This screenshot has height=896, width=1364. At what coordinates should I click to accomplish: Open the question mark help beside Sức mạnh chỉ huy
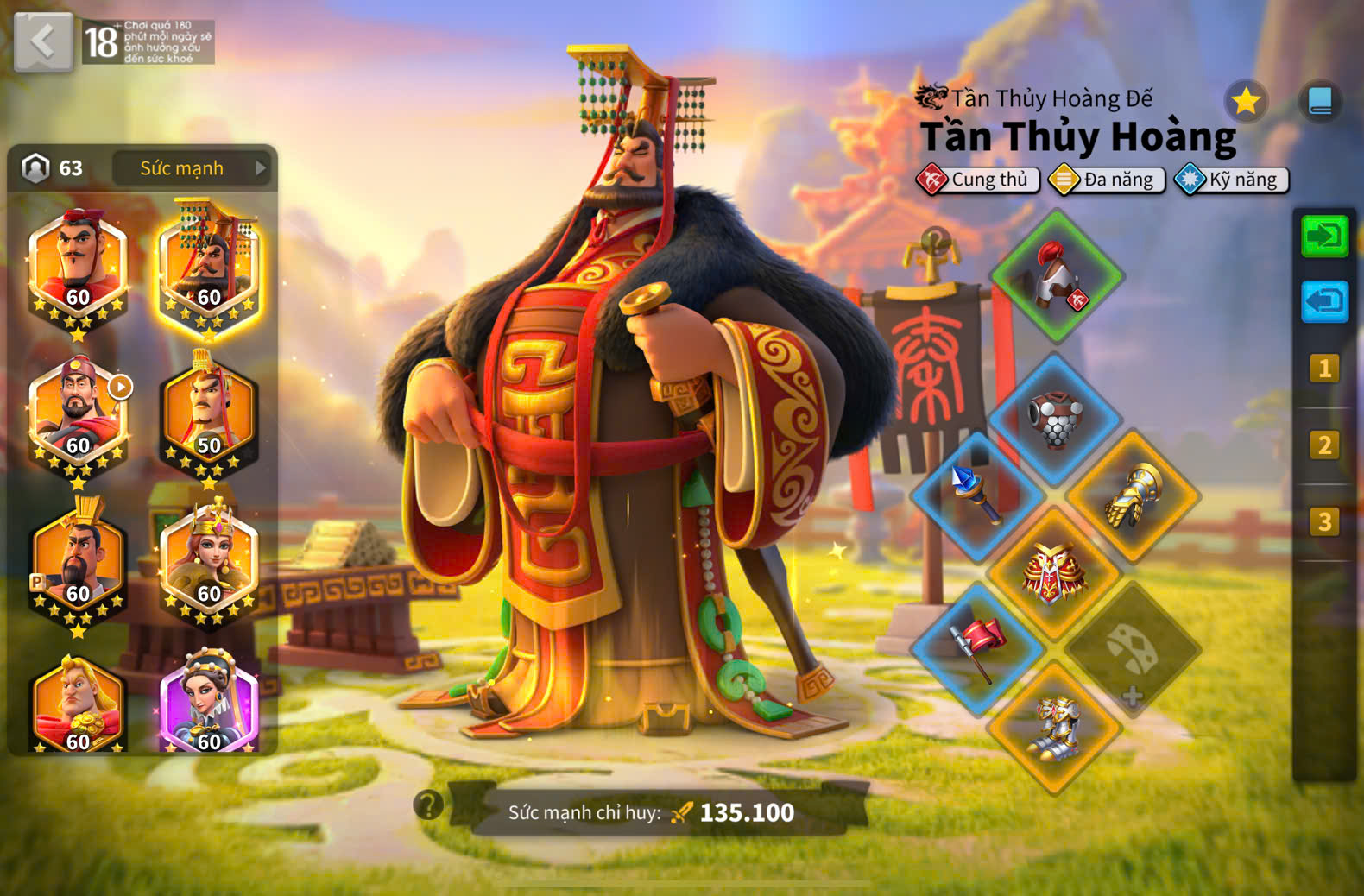tap(428, 805)
